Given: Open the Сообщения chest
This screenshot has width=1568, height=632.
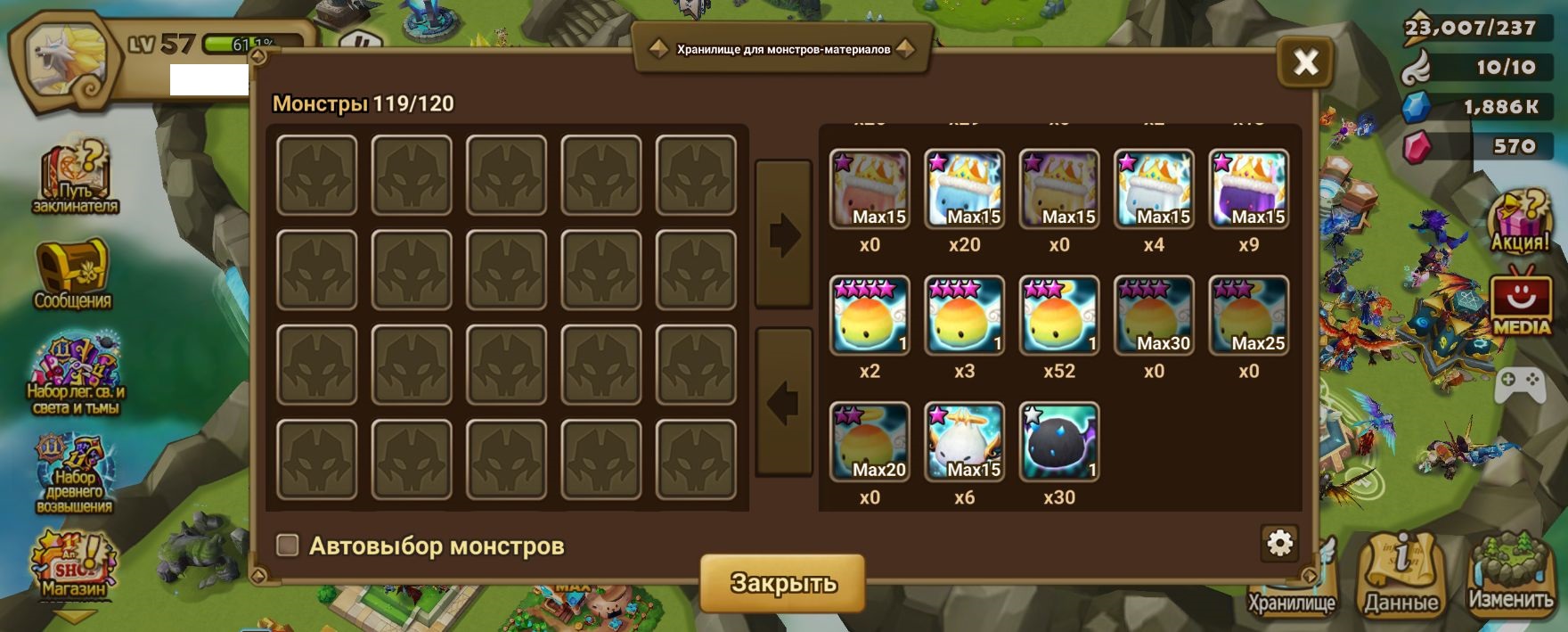Looking at the screenshot, I should [x=73, y=274].
